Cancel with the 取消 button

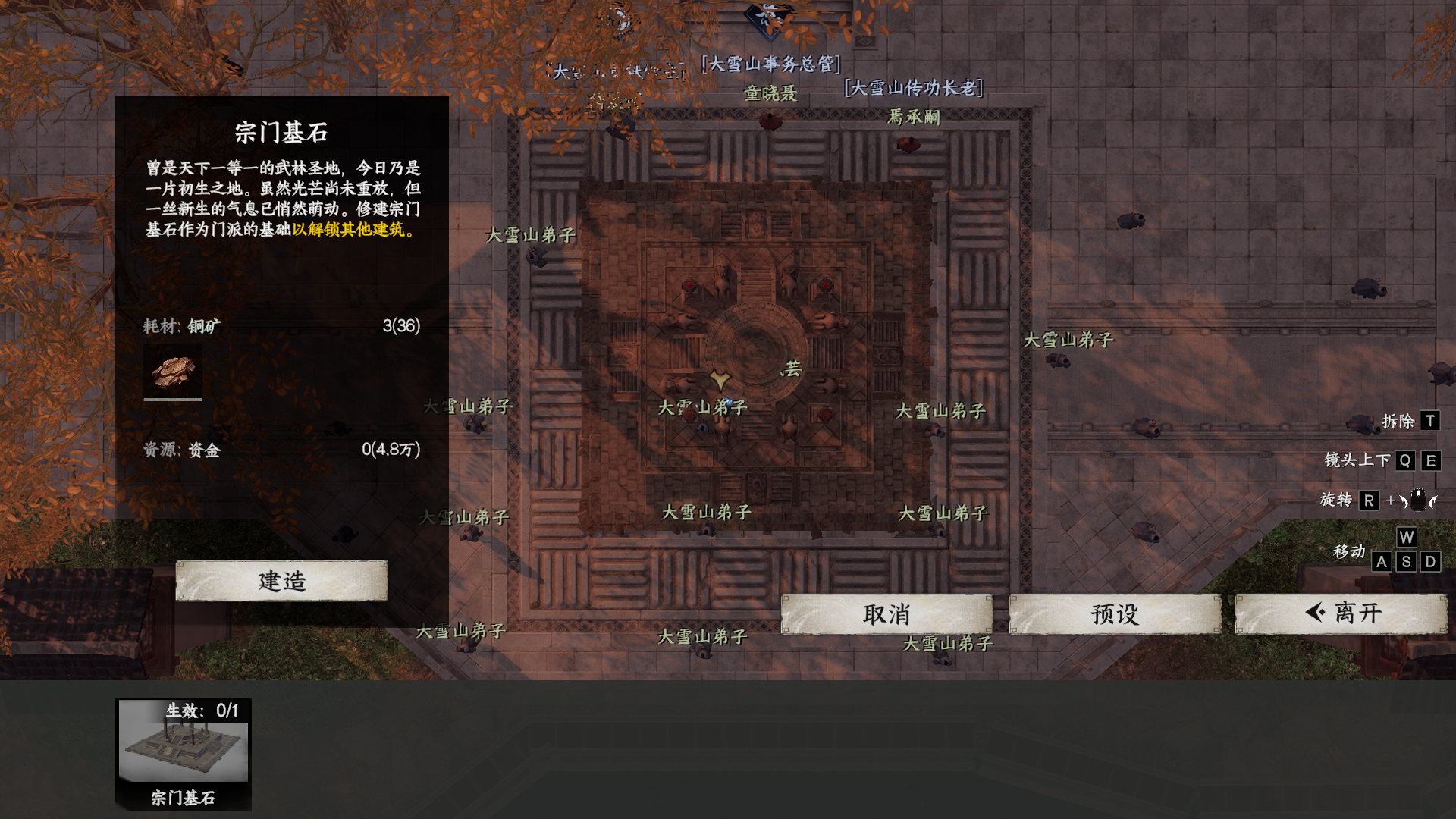pos(886,613)
